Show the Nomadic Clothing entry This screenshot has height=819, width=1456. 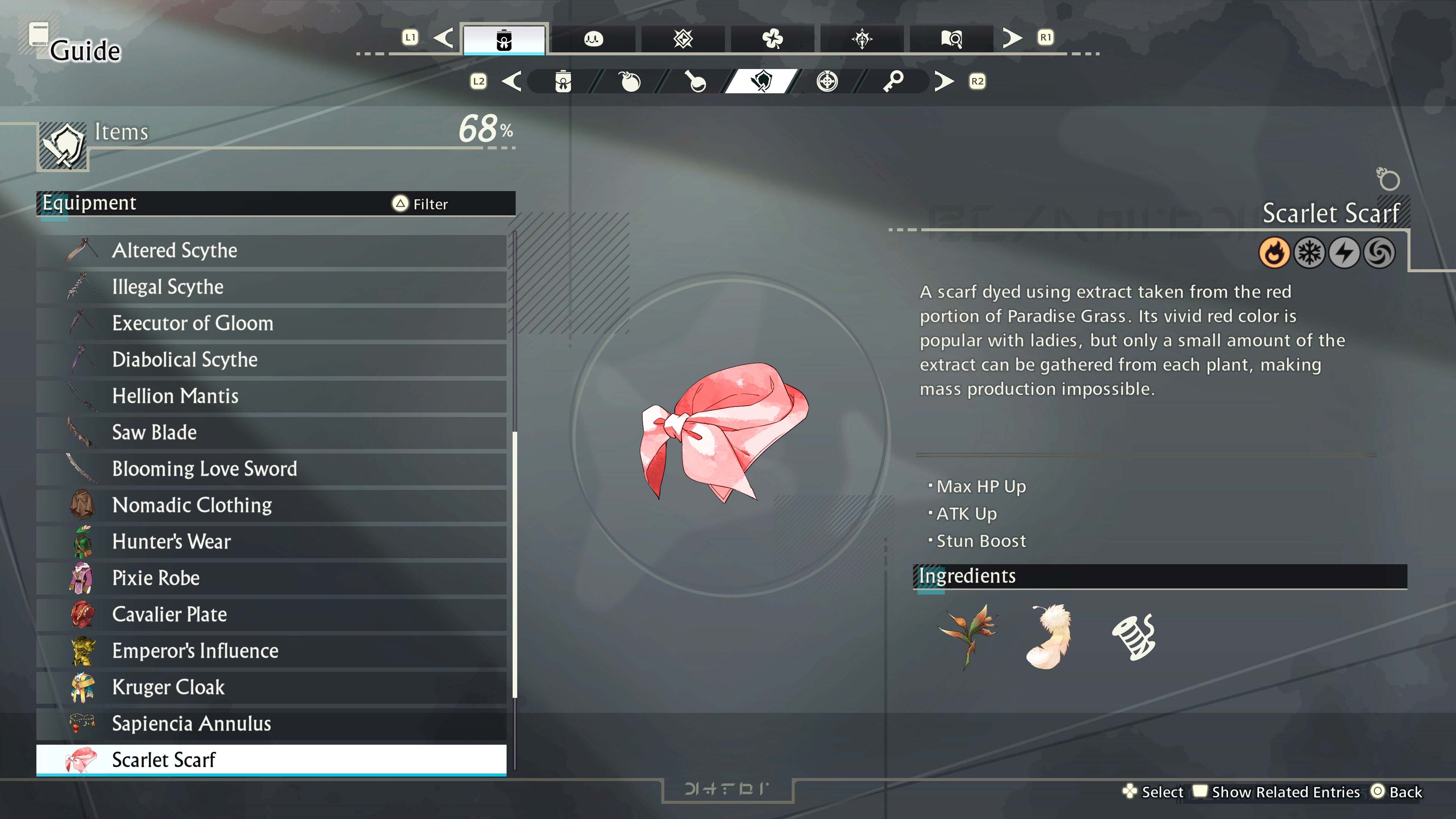coord(271,505)
